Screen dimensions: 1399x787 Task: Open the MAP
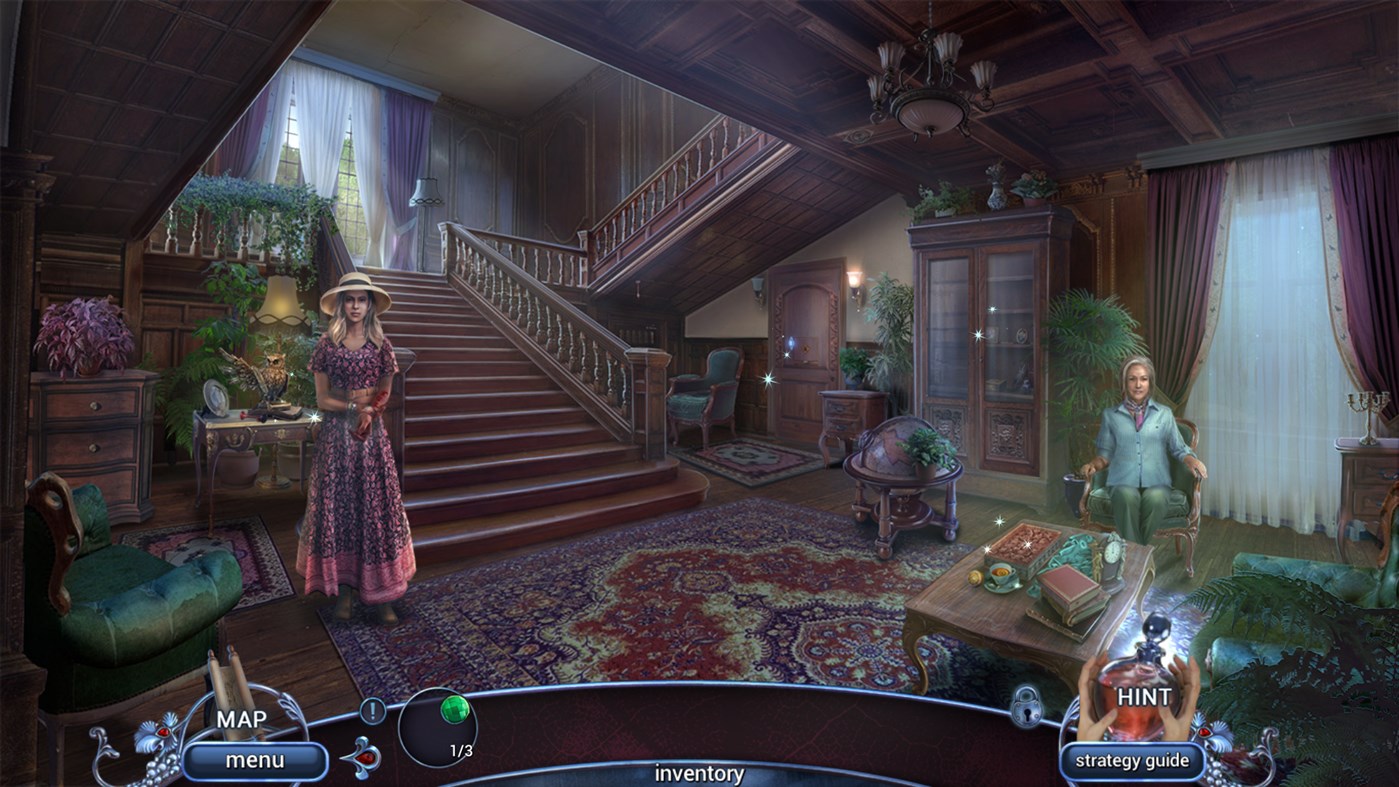tap(239, 719)
